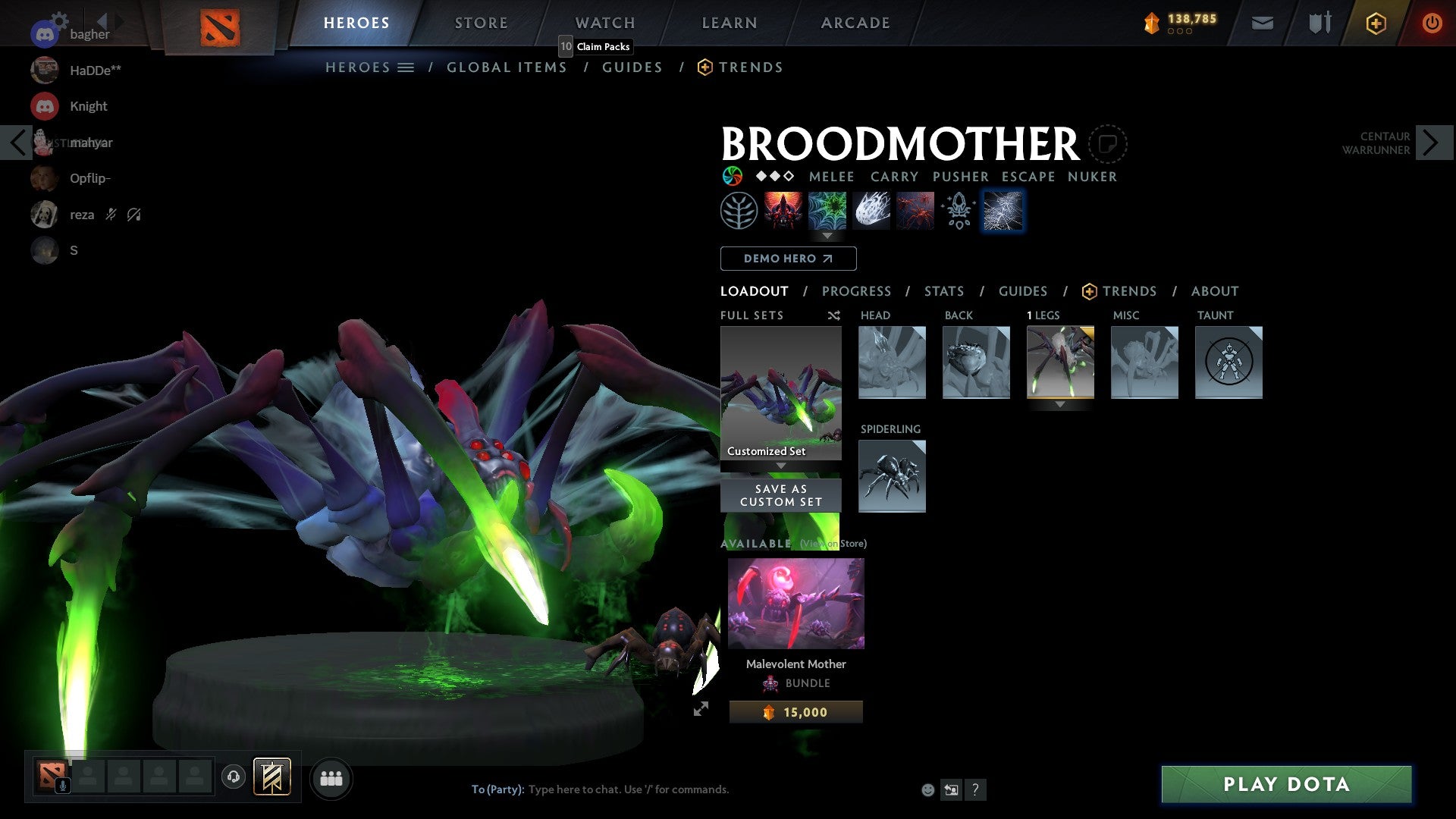Click the Dota 2 logo in the header
1456x819 pixels.
pyautogui.click(x=221, y=22)
